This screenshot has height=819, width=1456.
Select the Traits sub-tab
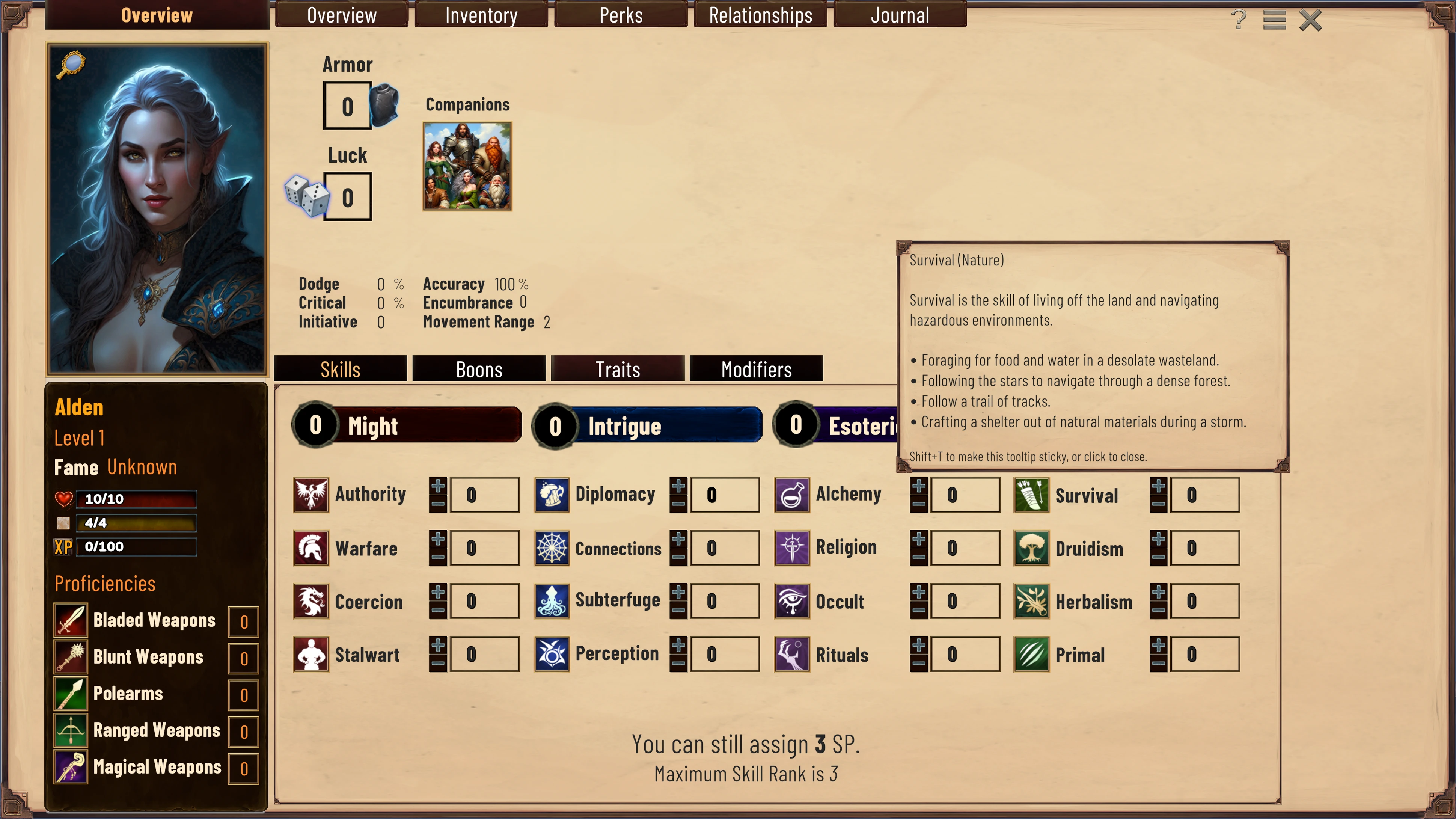[617, 369]
